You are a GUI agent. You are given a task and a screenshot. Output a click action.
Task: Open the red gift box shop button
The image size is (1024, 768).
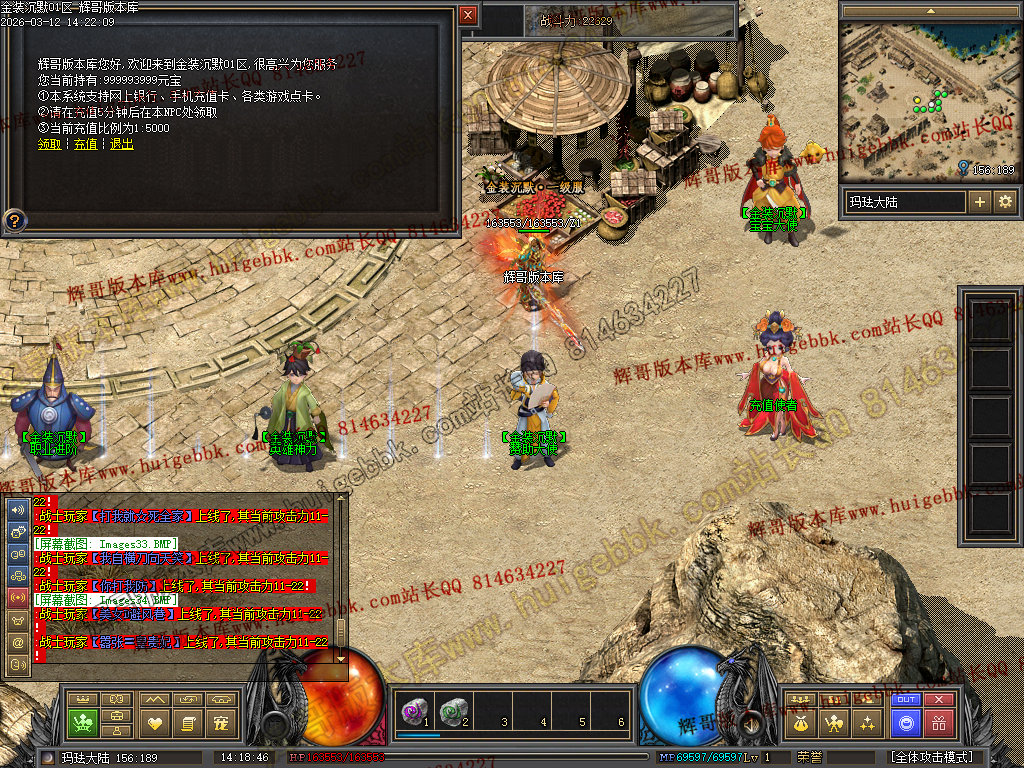point(939,722)
